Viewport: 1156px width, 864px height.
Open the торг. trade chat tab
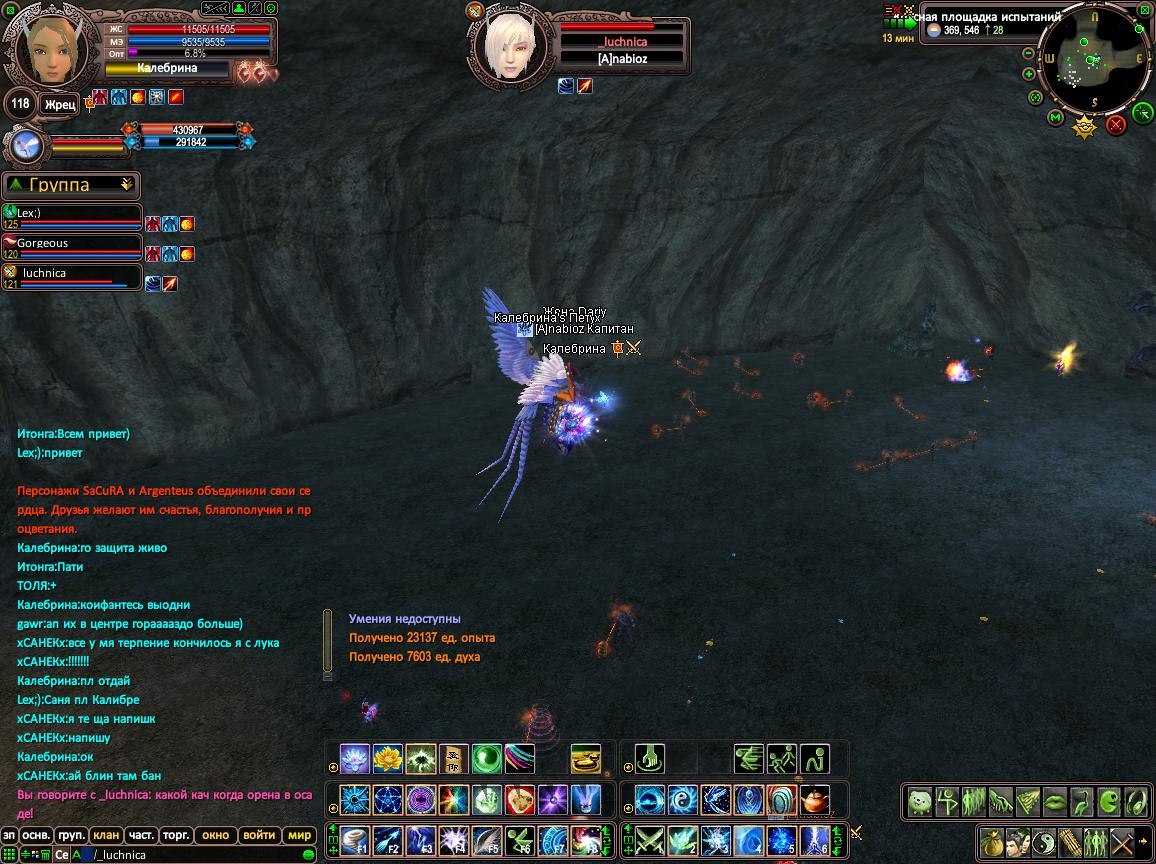pyautogui.click(x=175, y=835)
